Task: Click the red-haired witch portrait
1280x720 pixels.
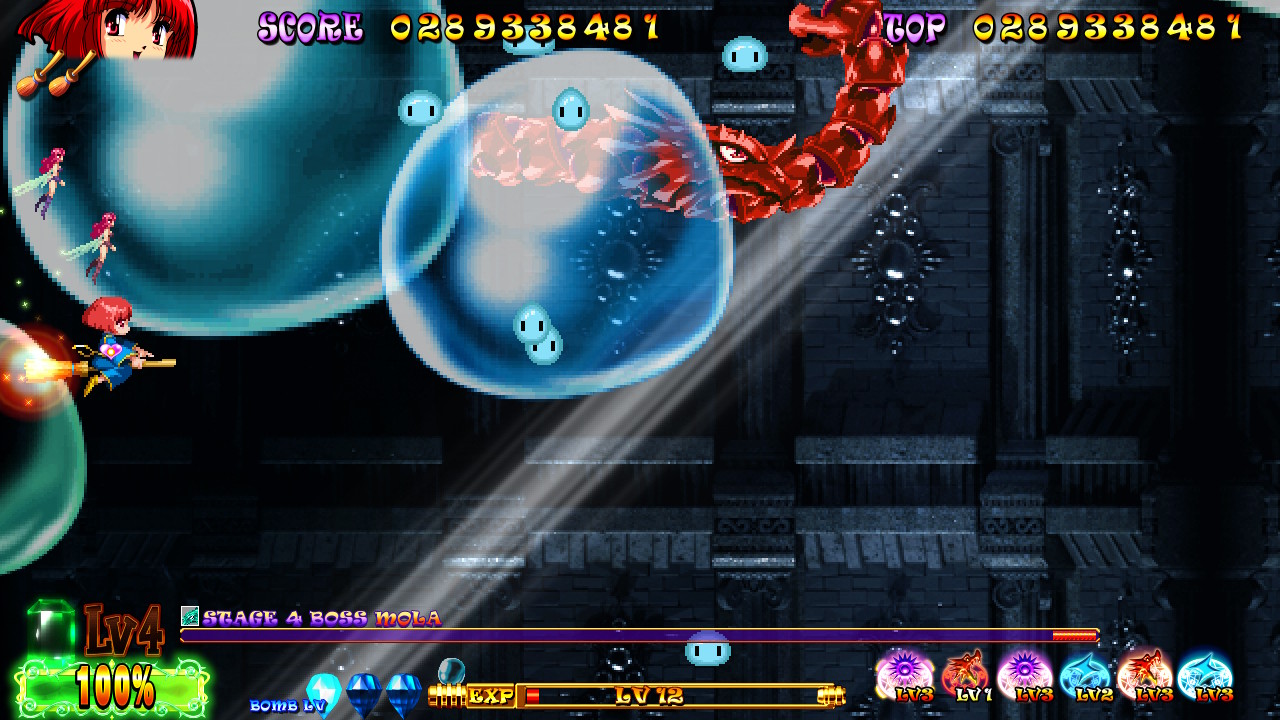Action: 110,28
